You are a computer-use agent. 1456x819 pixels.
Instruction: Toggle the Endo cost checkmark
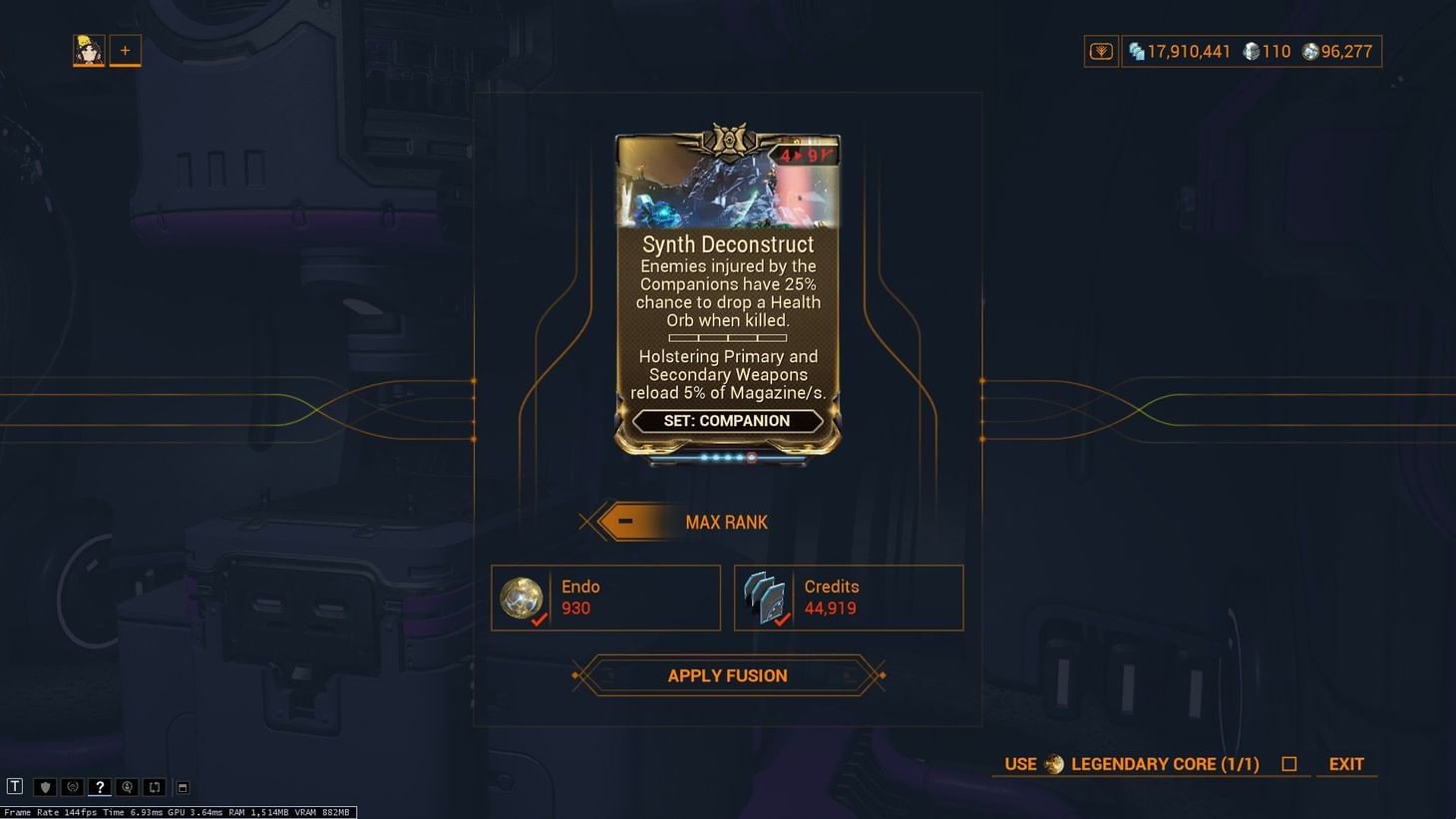[541, 619]
